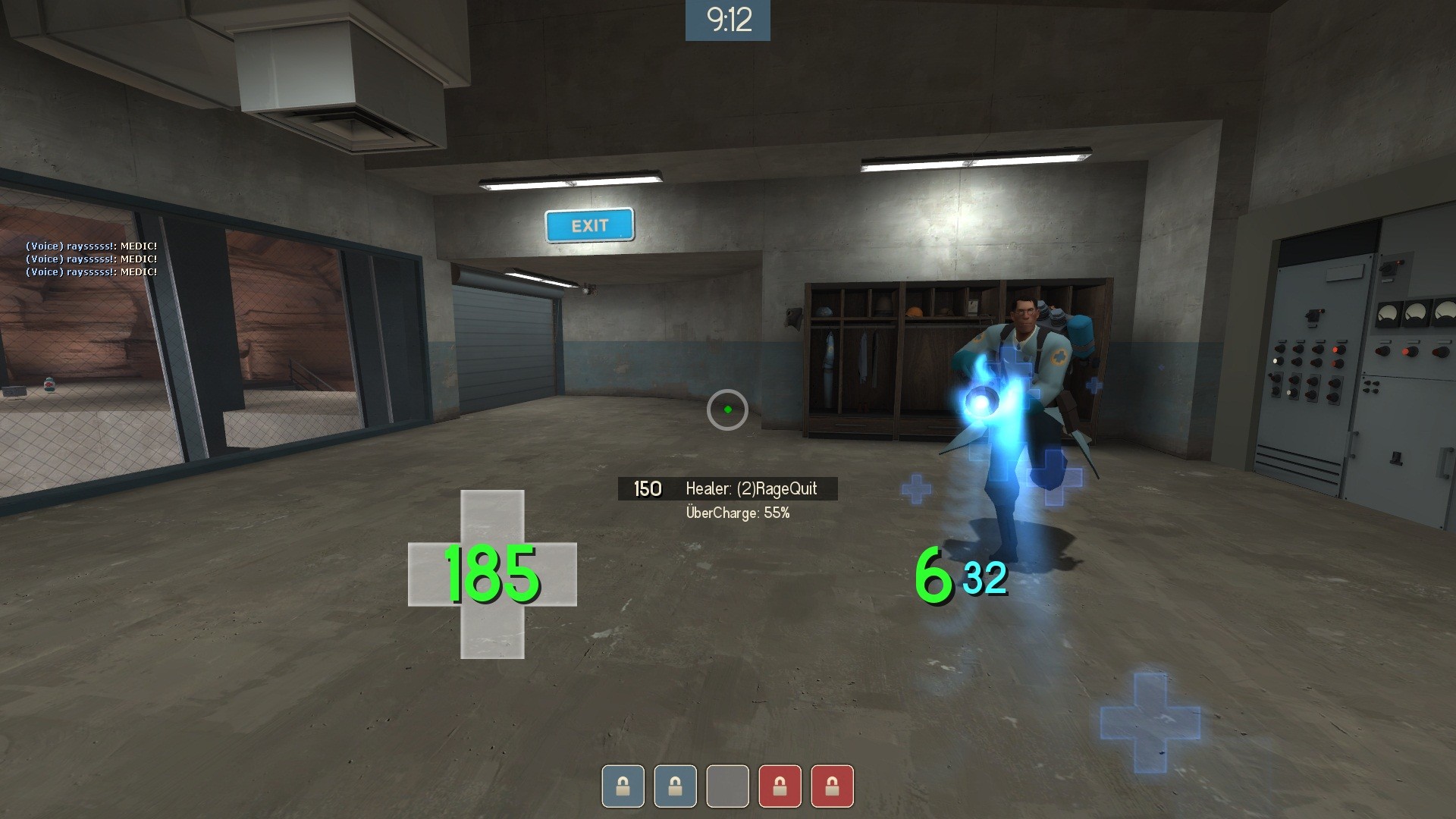Click the 150 health value of the heal target

(645, 488)
